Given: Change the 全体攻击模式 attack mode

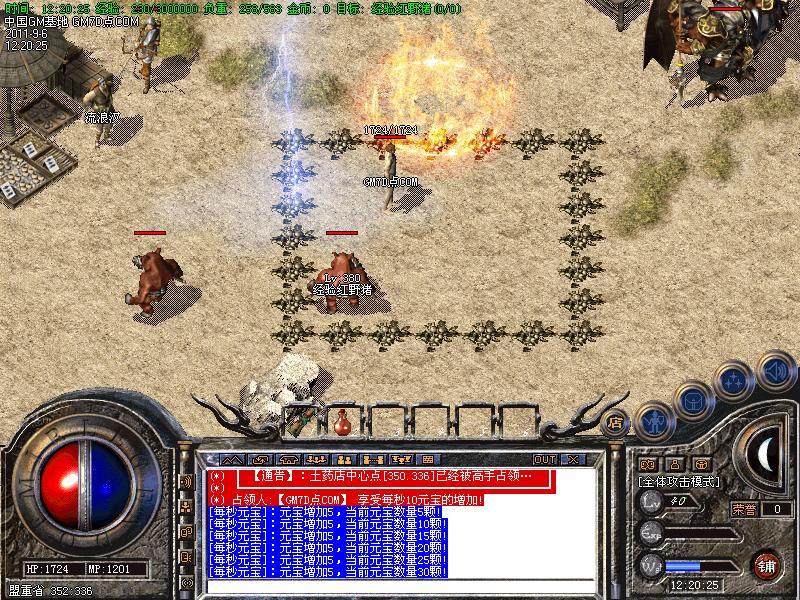Looking at the screenshot, I should 680,481.
